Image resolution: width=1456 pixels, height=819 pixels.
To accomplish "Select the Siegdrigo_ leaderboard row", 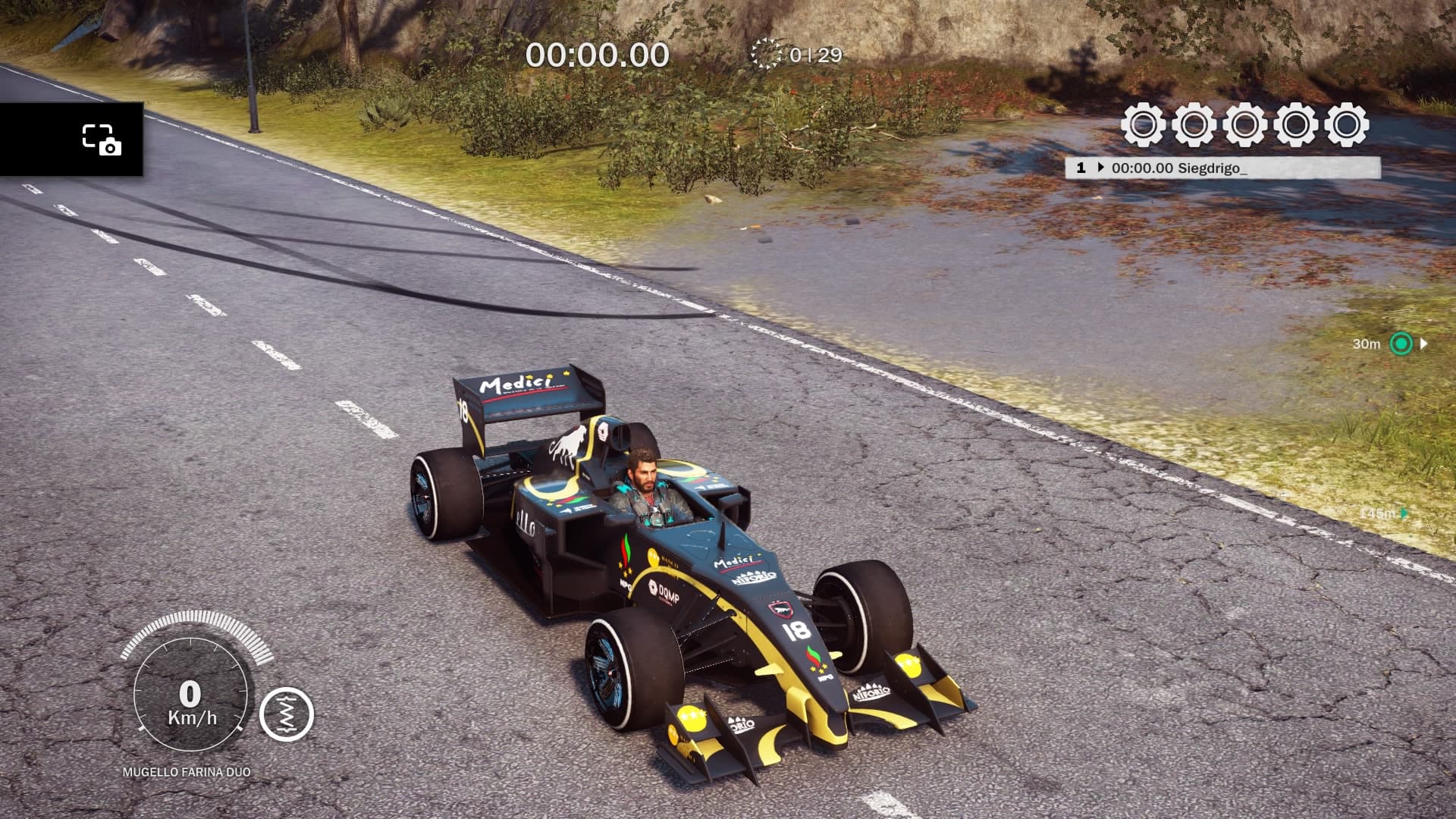I will [x=1222, y=168].
